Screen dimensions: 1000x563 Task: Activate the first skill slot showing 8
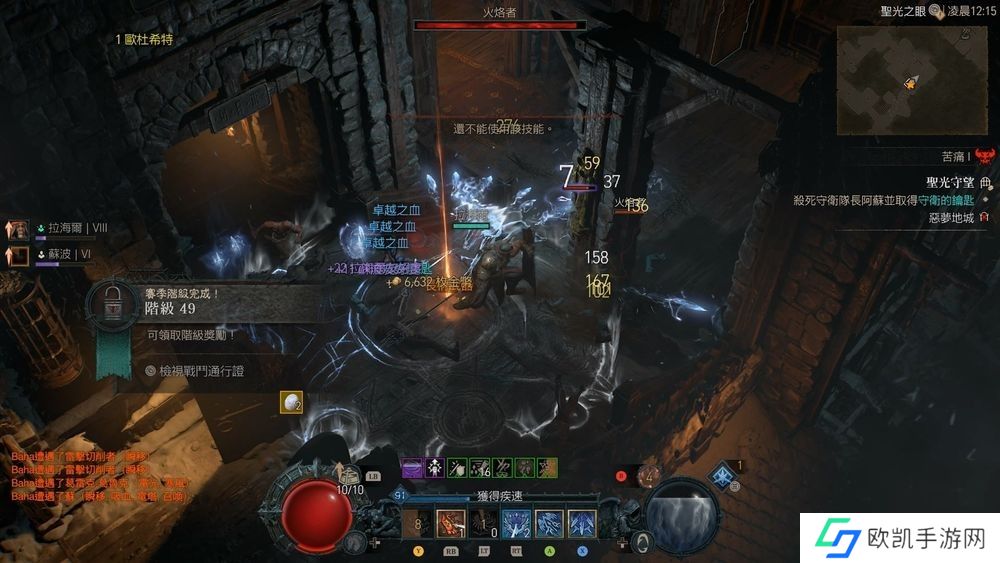coord(420,522)
